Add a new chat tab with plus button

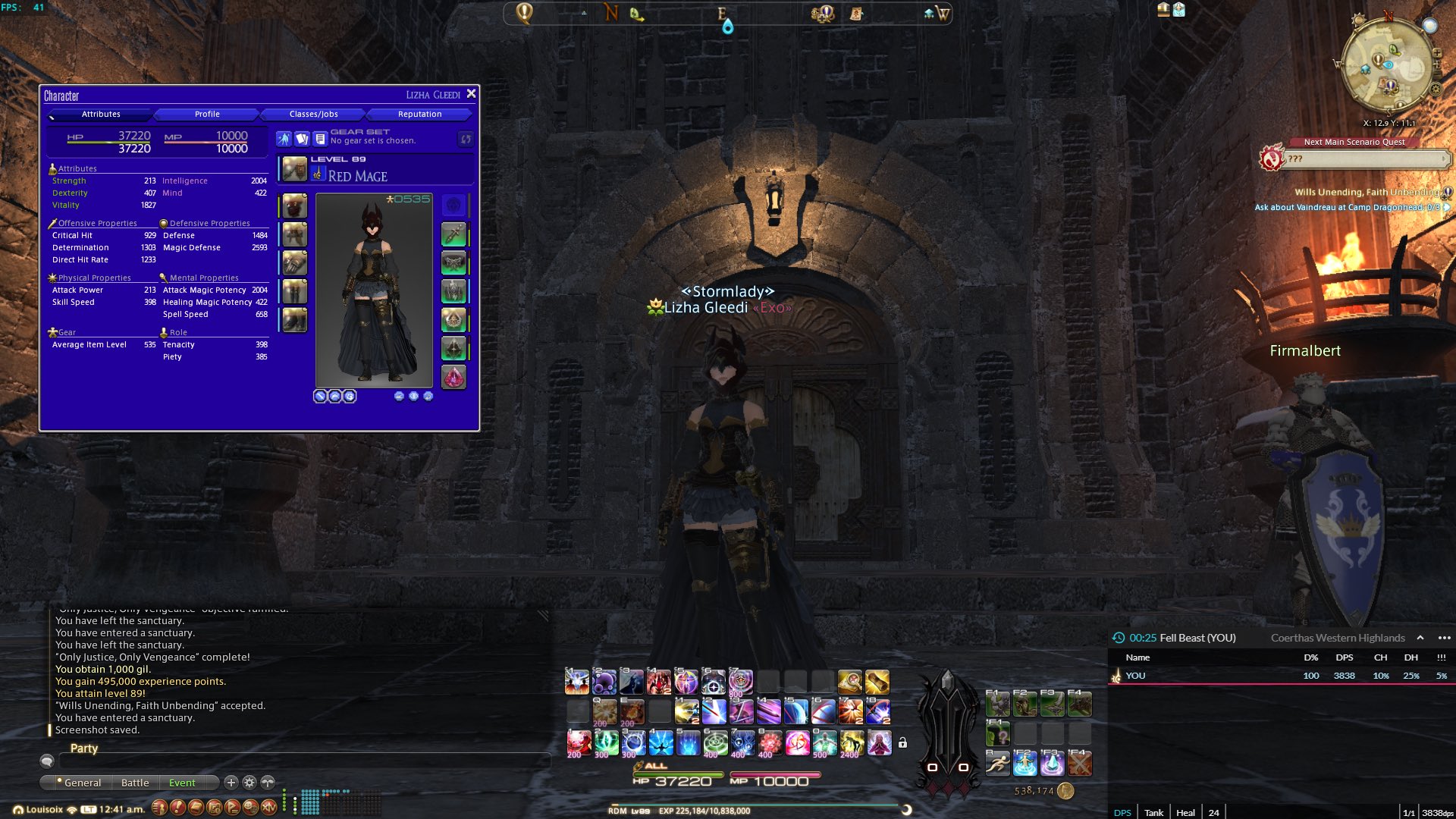tap(231, 783)
